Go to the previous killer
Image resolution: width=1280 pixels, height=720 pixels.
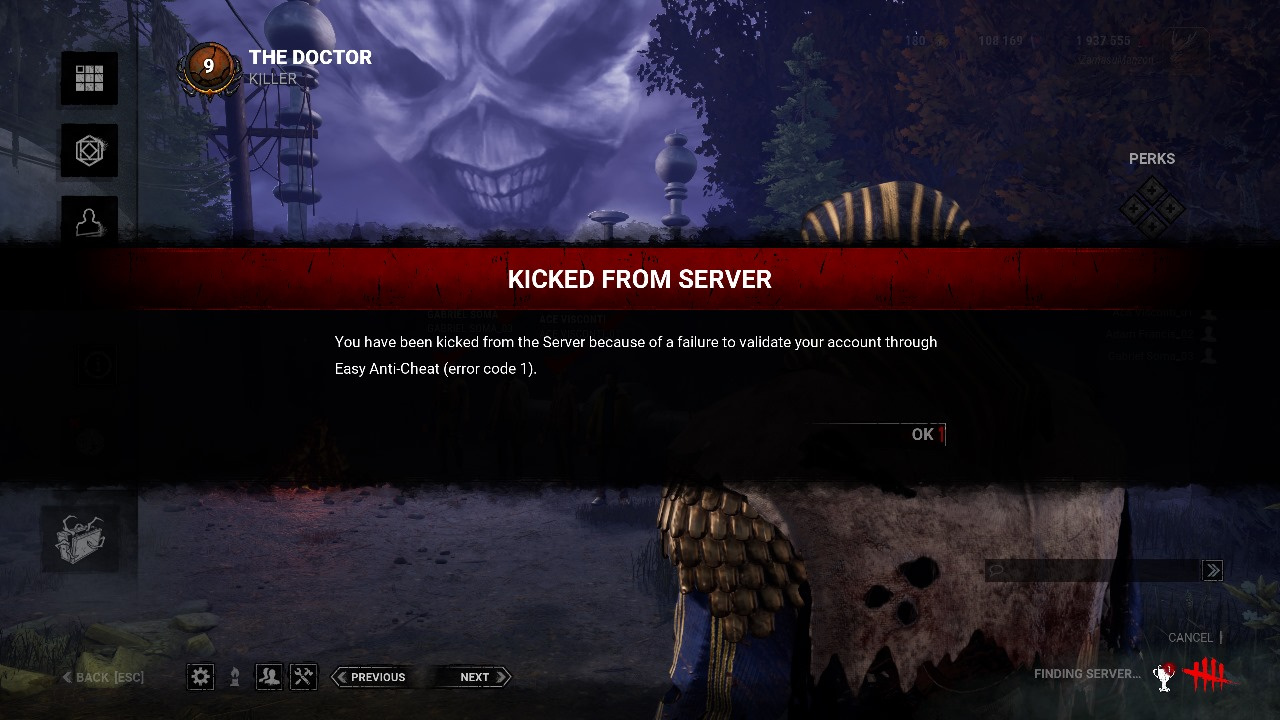click(370, 677)
